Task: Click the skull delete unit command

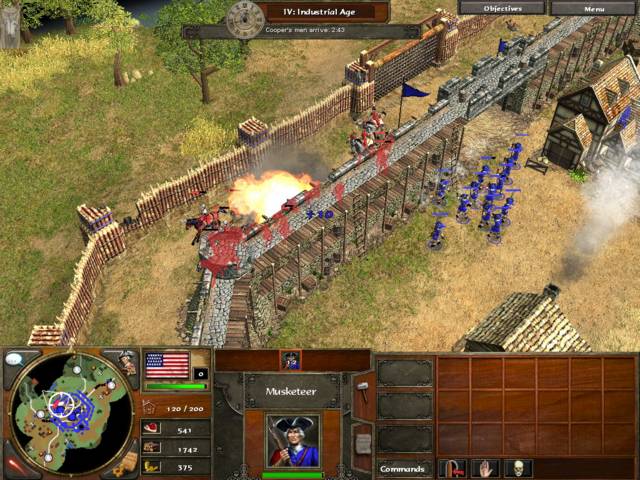Action: point(518,467)
